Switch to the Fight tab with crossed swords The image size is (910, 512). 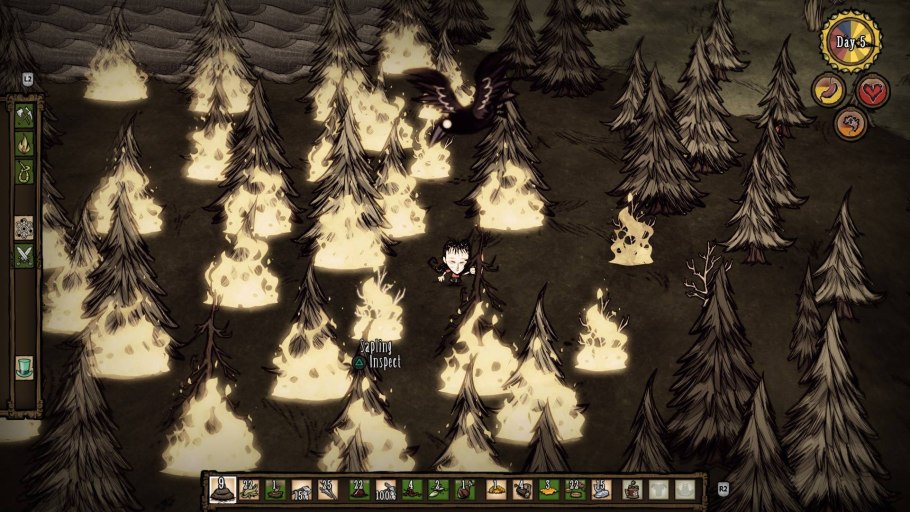tap(24, 255)
